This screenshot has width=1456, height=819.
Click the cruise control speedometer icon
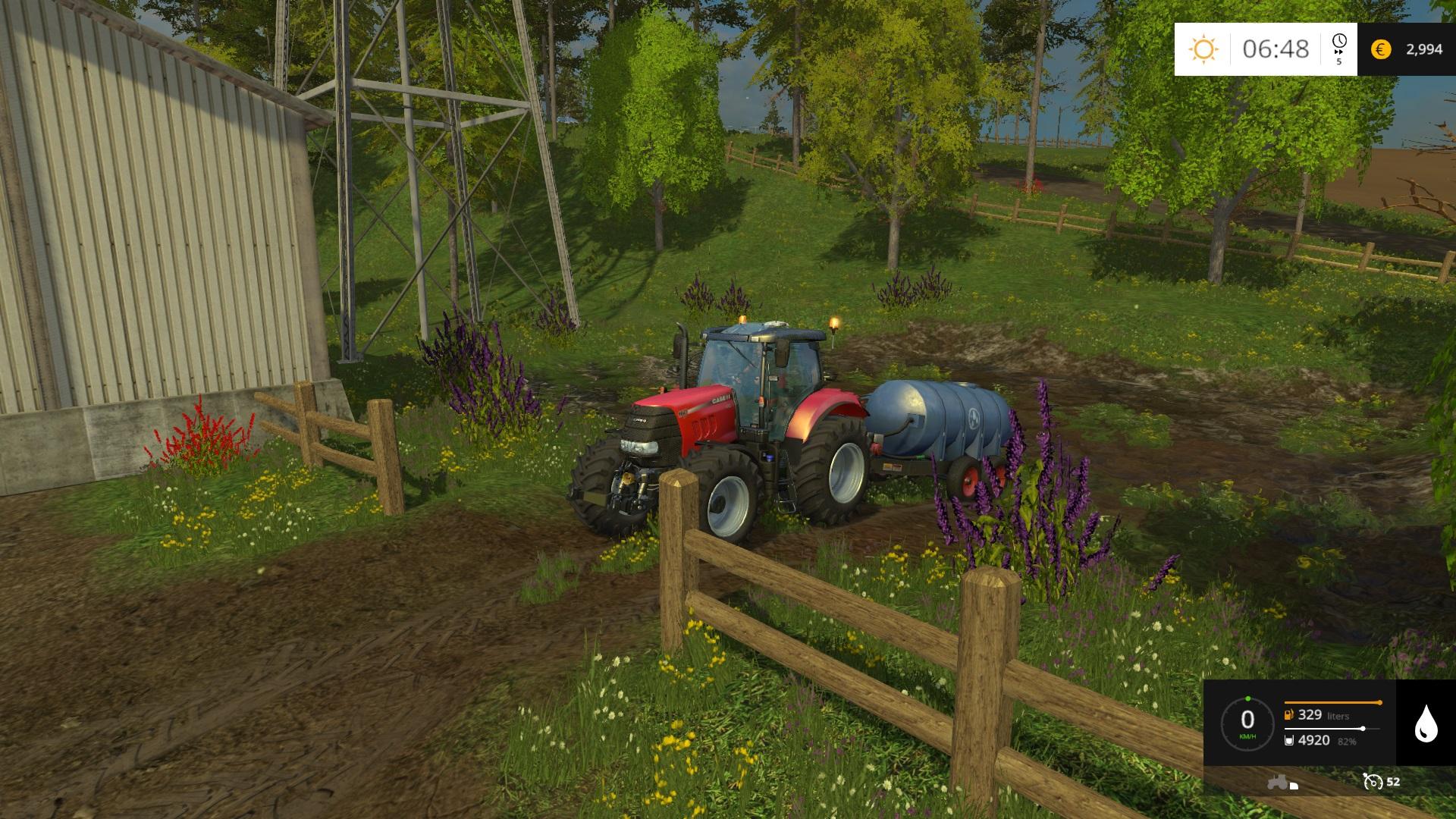pos(1374,783)
